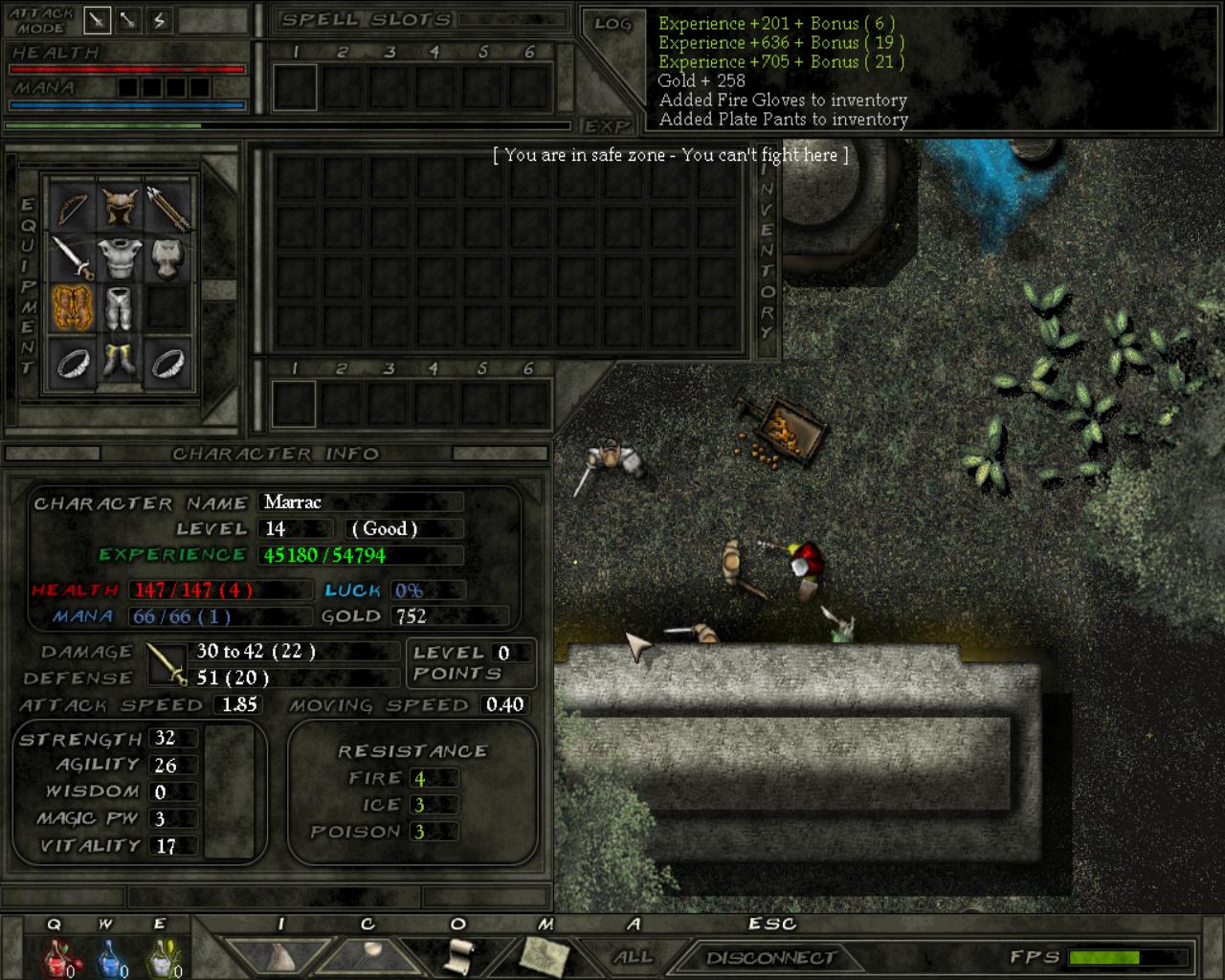Click the horned helmet equipment slot

pyautogui.click(x=121, y=205)
